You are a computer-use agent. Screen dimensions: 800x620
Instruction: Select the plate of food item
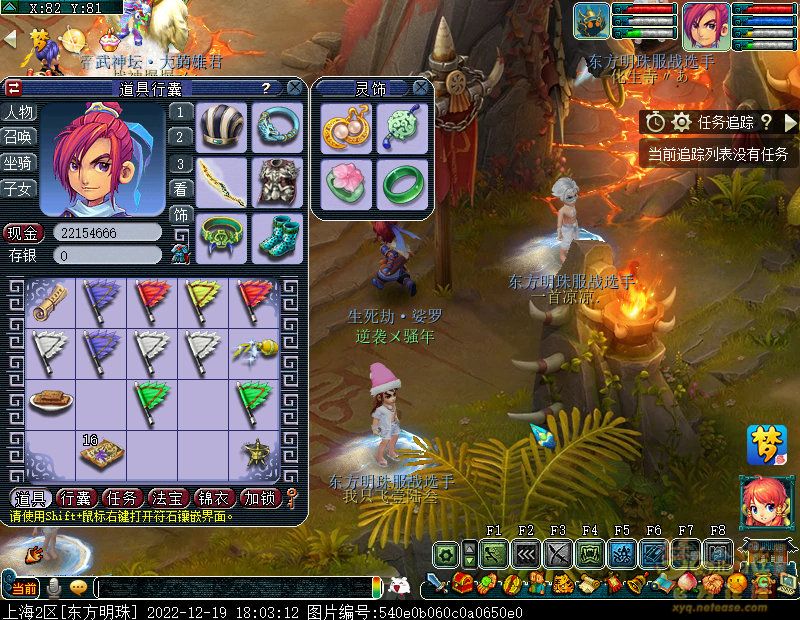coord(50,401)
